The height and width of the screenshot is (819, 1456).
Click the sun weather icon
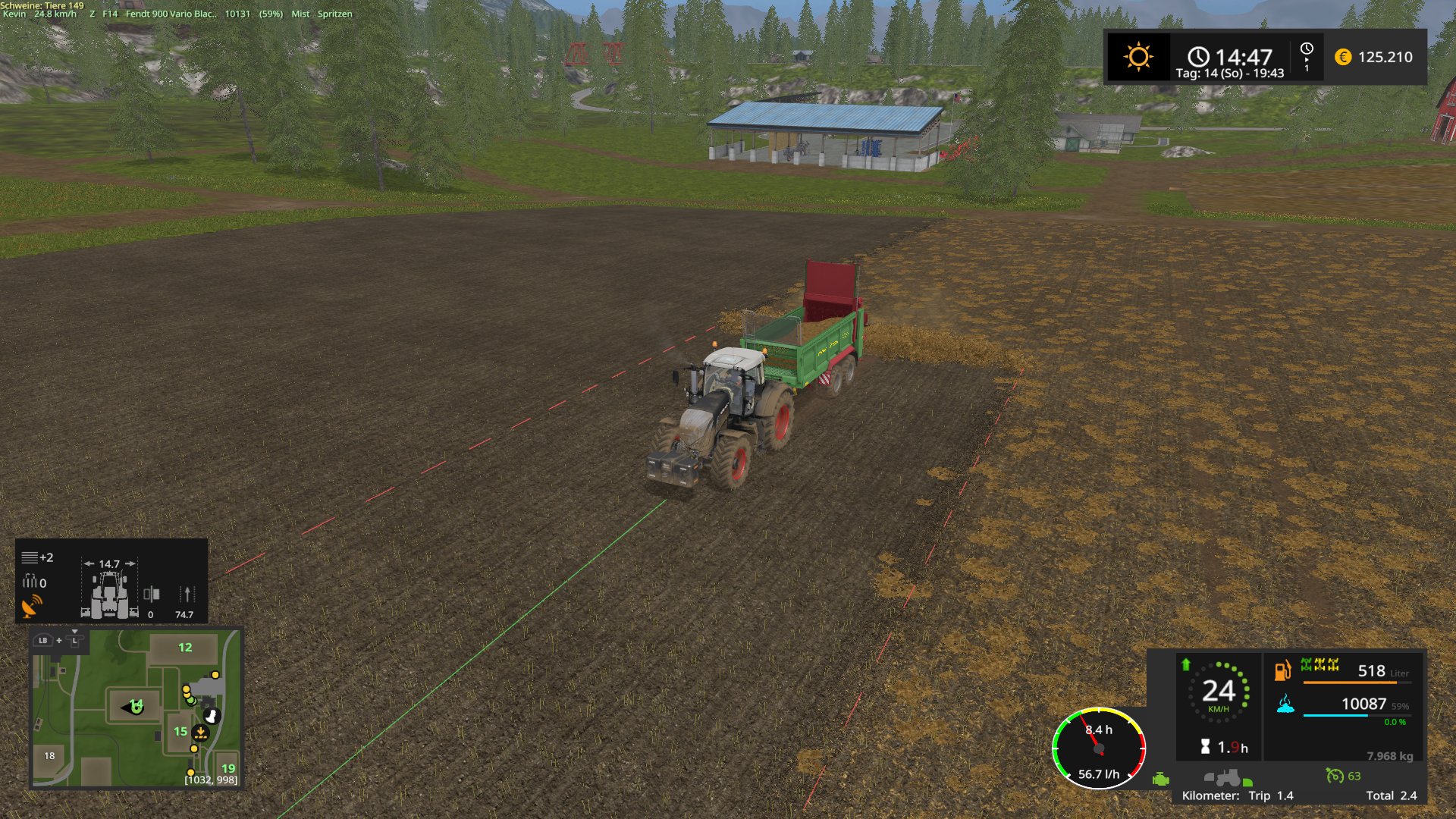tap(1138, 57)
